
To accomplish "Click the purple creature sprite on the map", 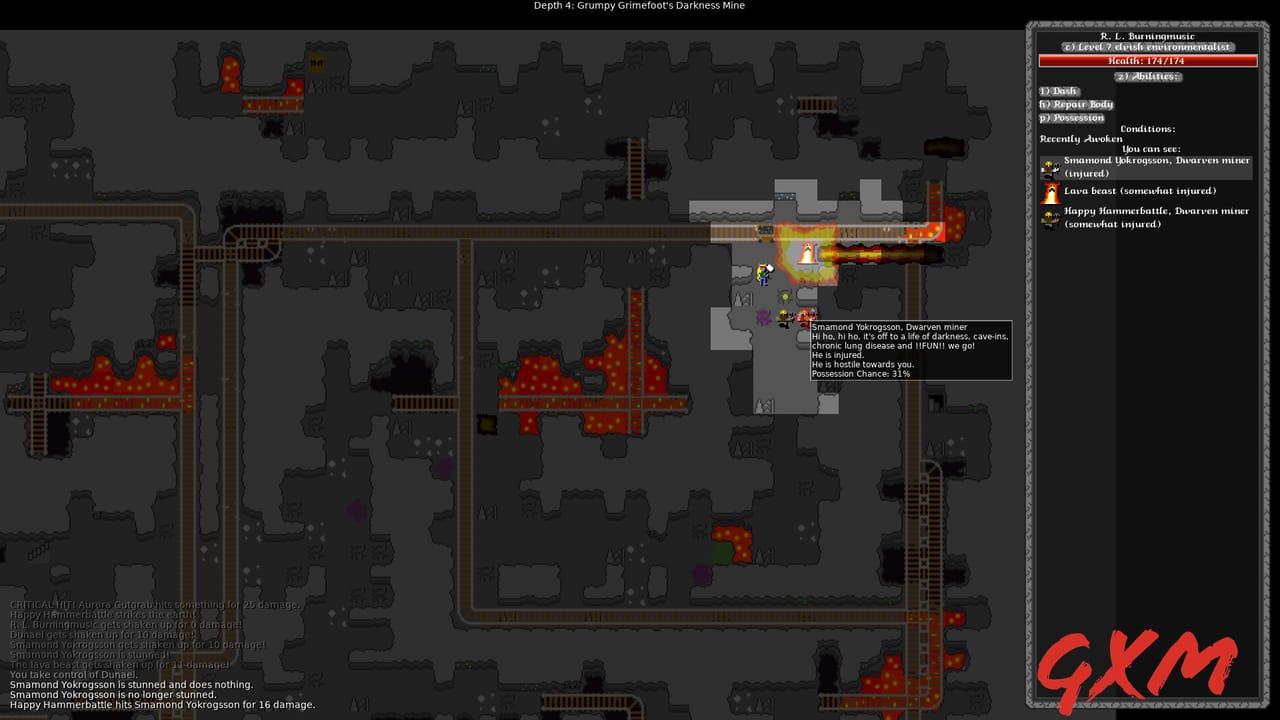I will 763,317.
